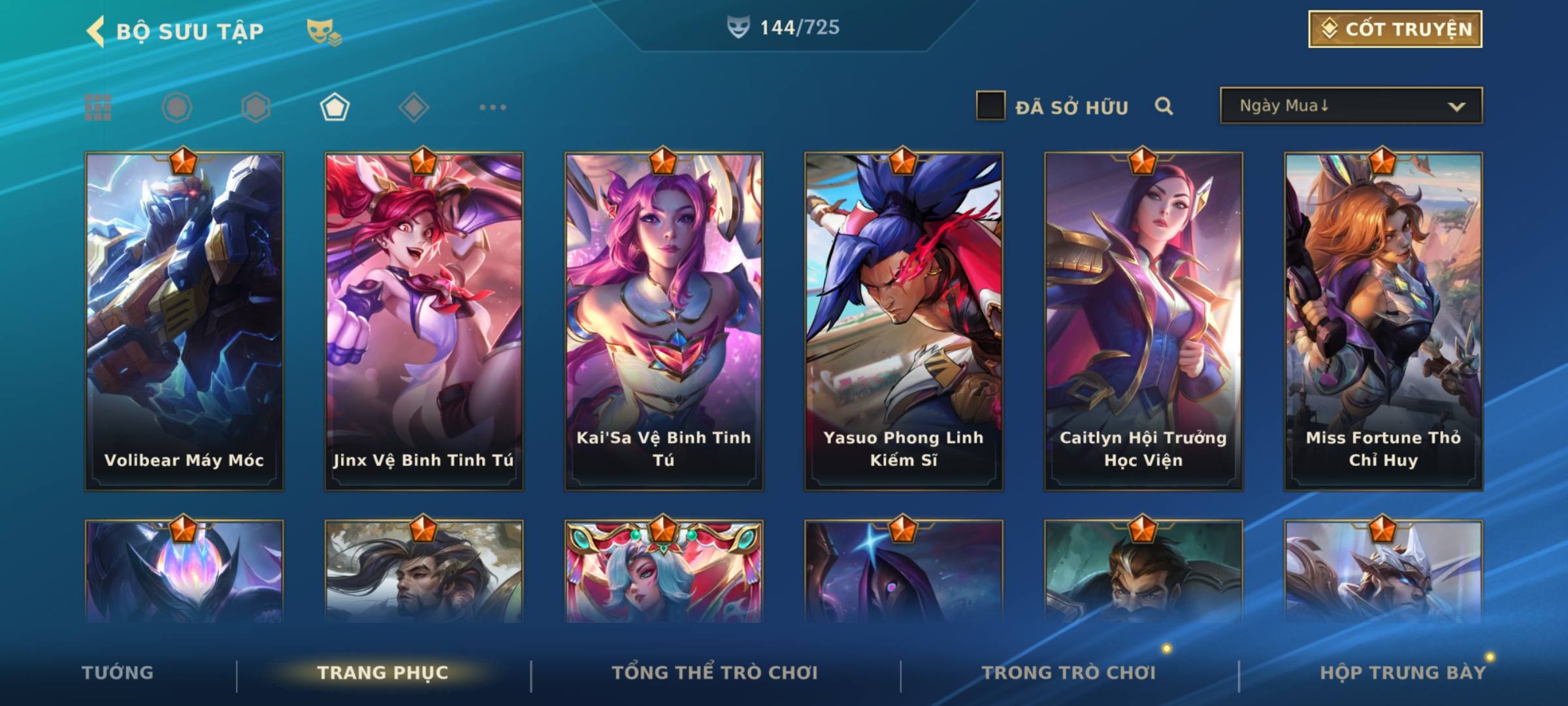
Task: Select Yasuo Phong Linh Kiếm Sĩ skin
Action: point(904,320)
